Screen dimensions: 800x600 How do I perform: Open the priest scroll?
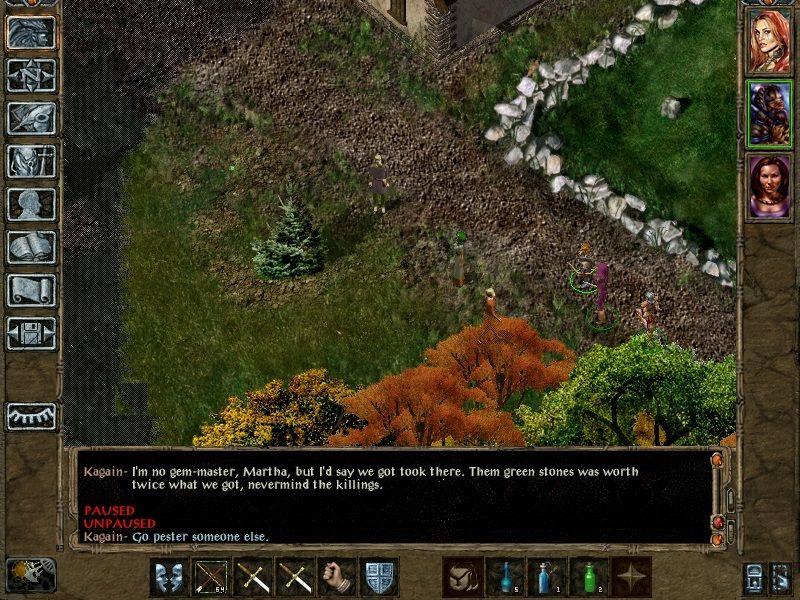tap(31, 290)
